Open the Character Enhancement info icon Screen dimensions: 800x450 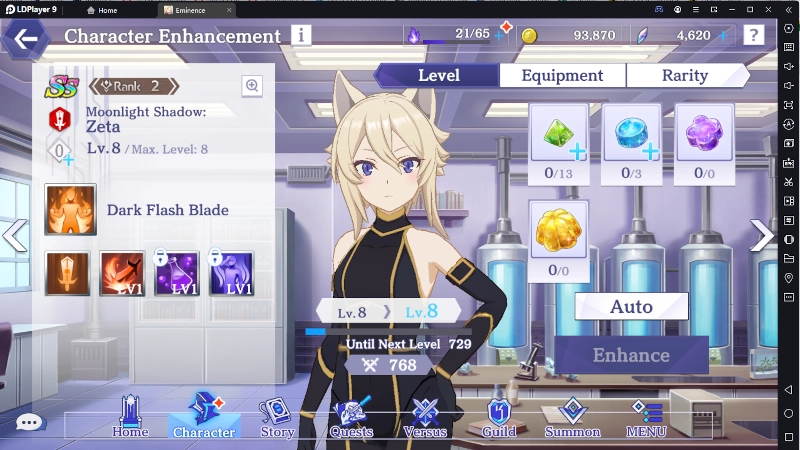pos(301,35)
